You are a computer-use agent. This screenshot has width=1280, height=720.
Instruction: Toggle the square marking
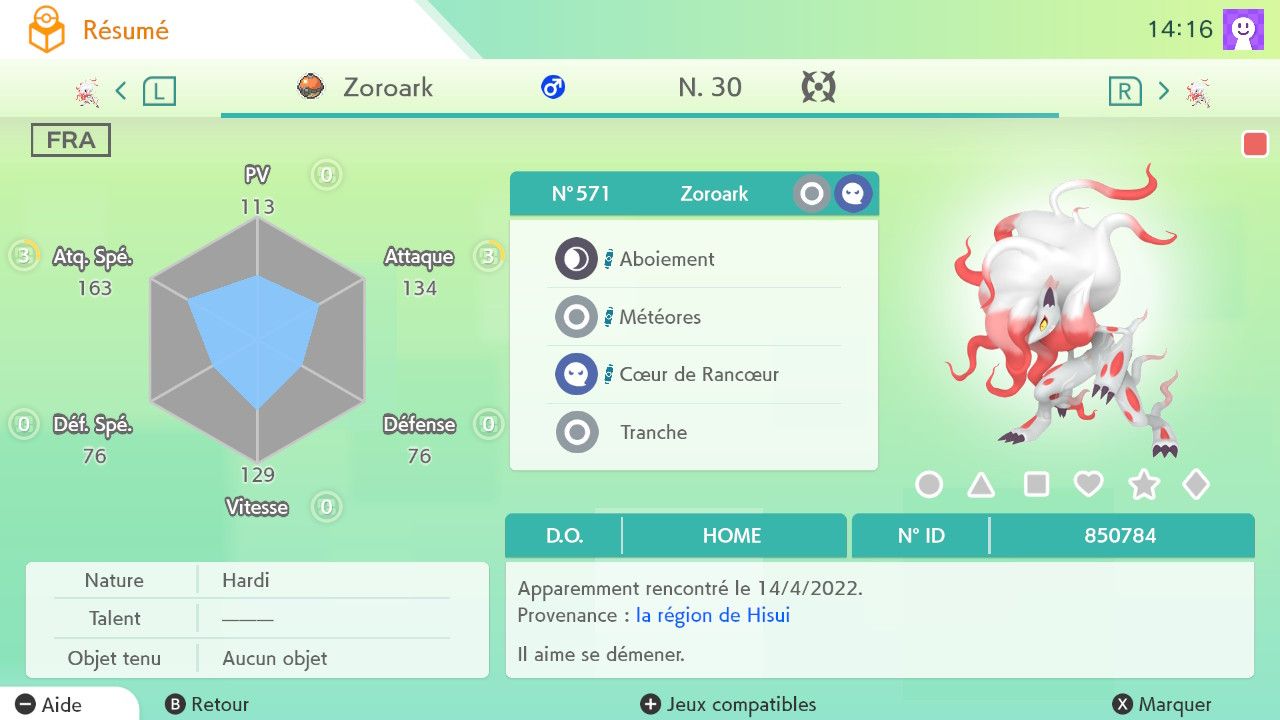click(x=1036, y=485)
